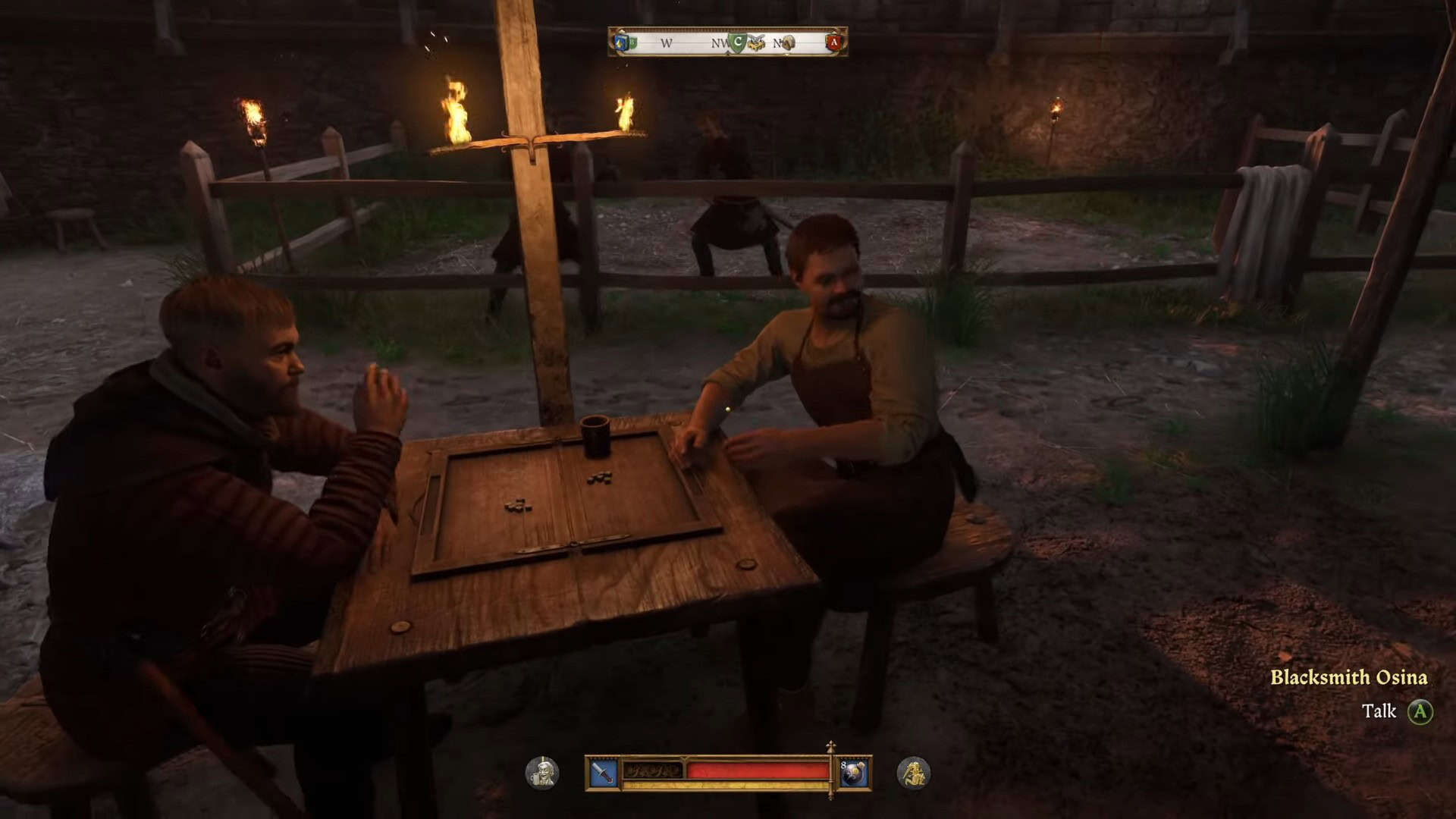Open the drunk status buff icon
The width and height of the screenshot is (1456, 819).
[x=542, y=773]
